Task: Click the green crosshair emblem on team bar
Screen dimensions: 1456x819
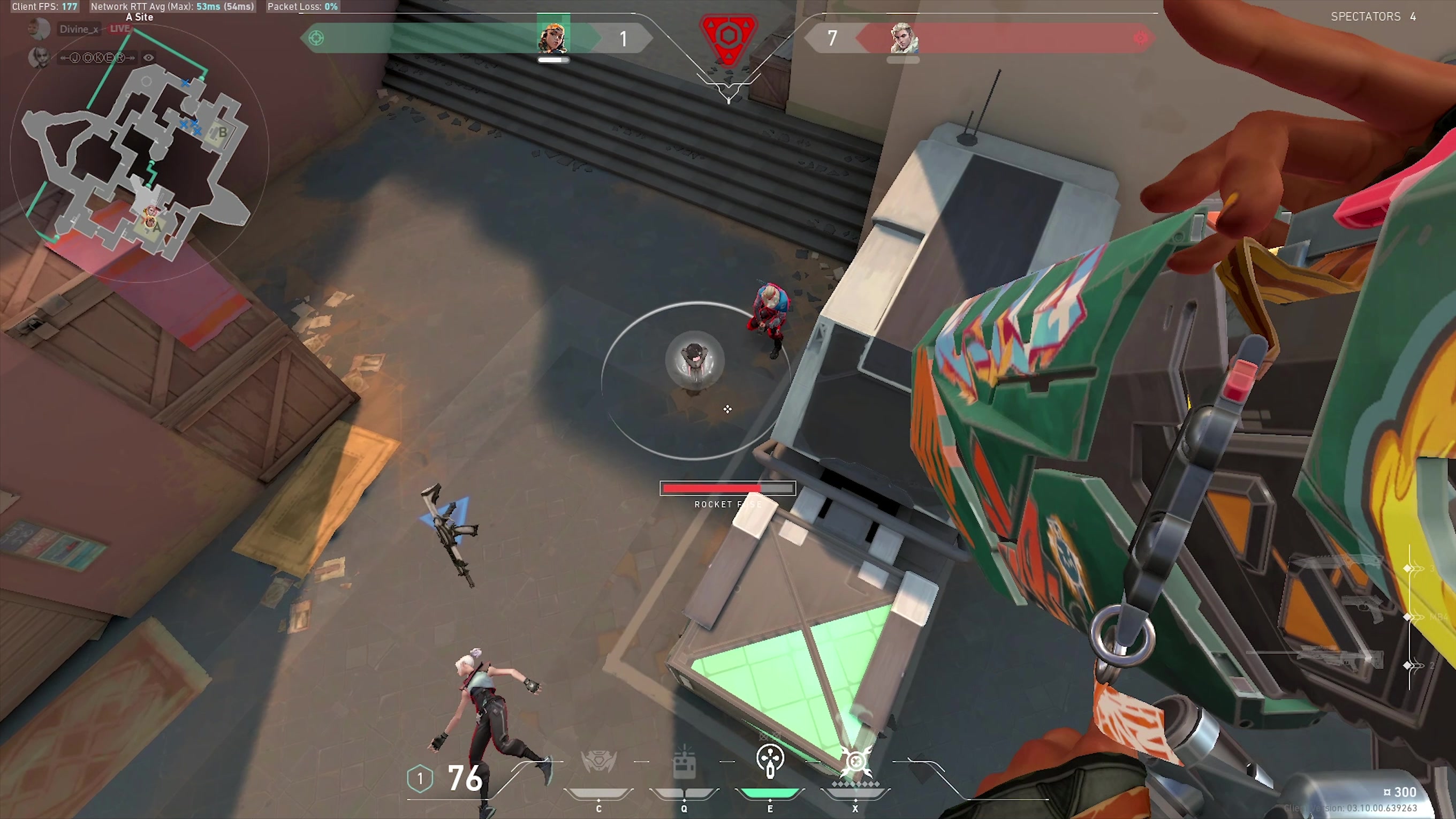Action: 316,38
